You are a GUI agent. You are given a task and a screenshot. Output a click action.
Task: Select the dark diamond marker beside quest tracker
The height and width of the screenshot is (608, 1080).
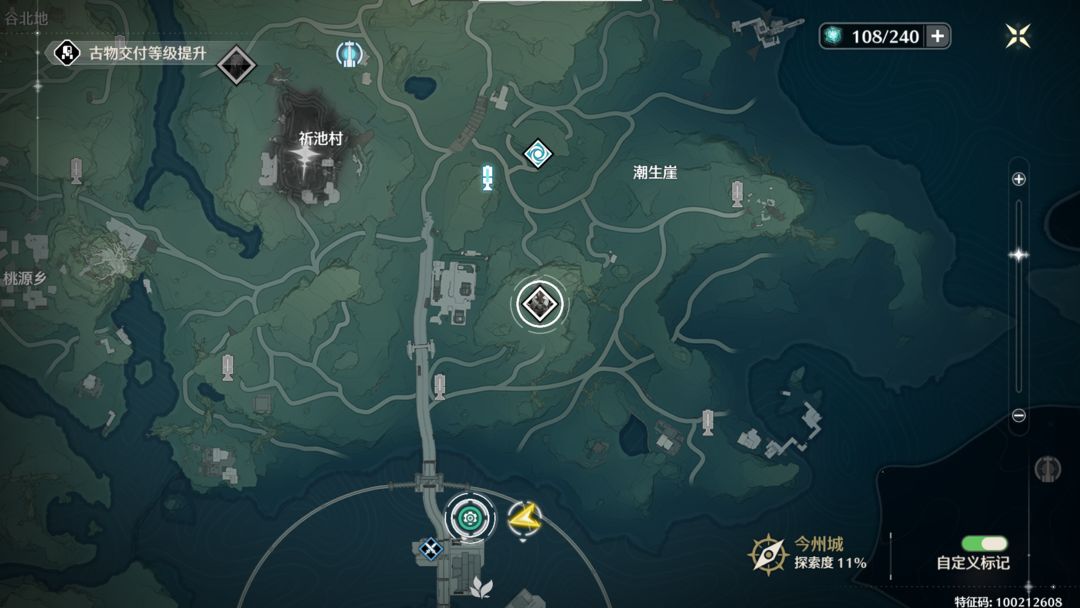[x=237, y=66]
